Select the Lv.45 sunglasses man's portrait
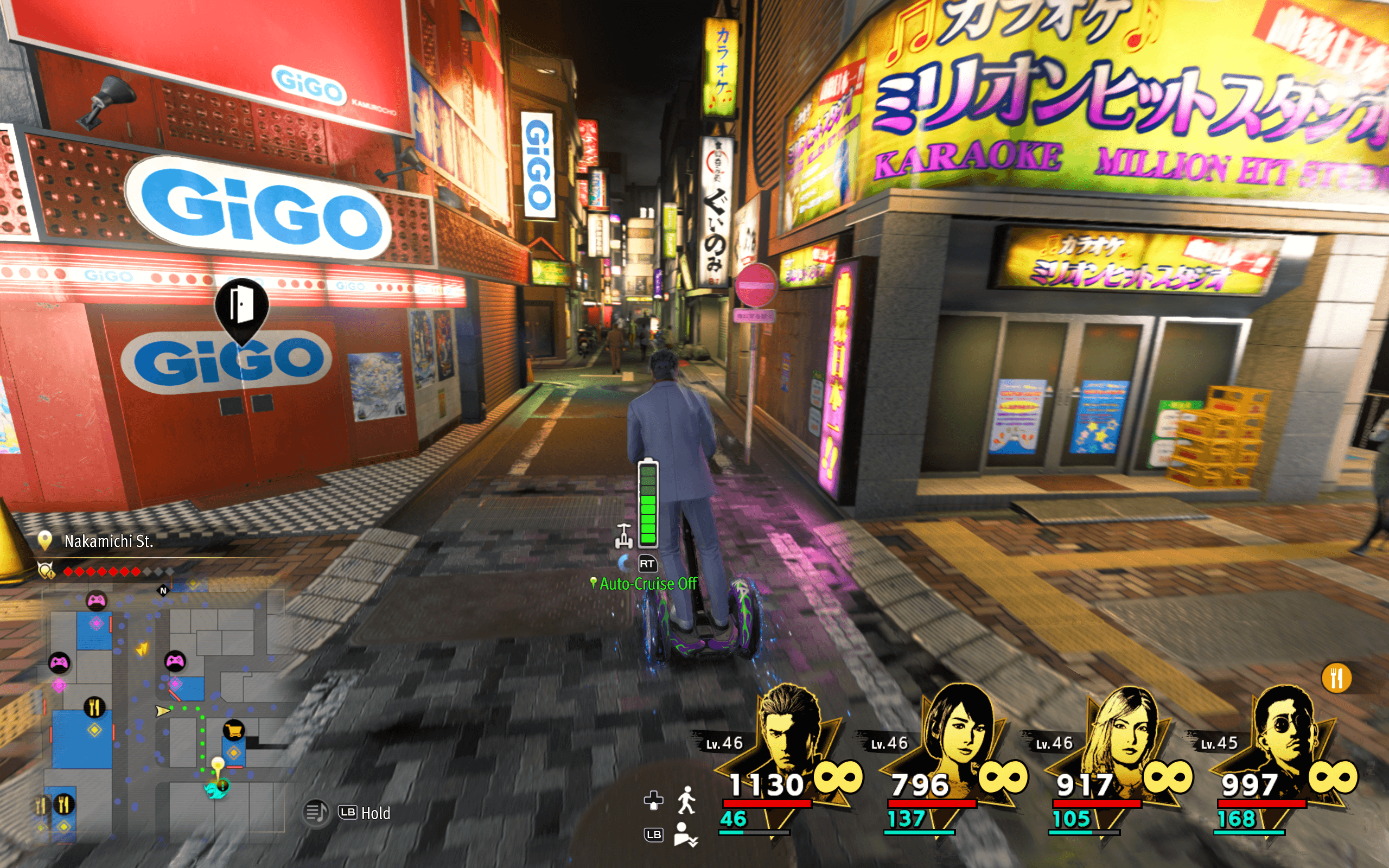1389x868 pixels. [1287, 729]
